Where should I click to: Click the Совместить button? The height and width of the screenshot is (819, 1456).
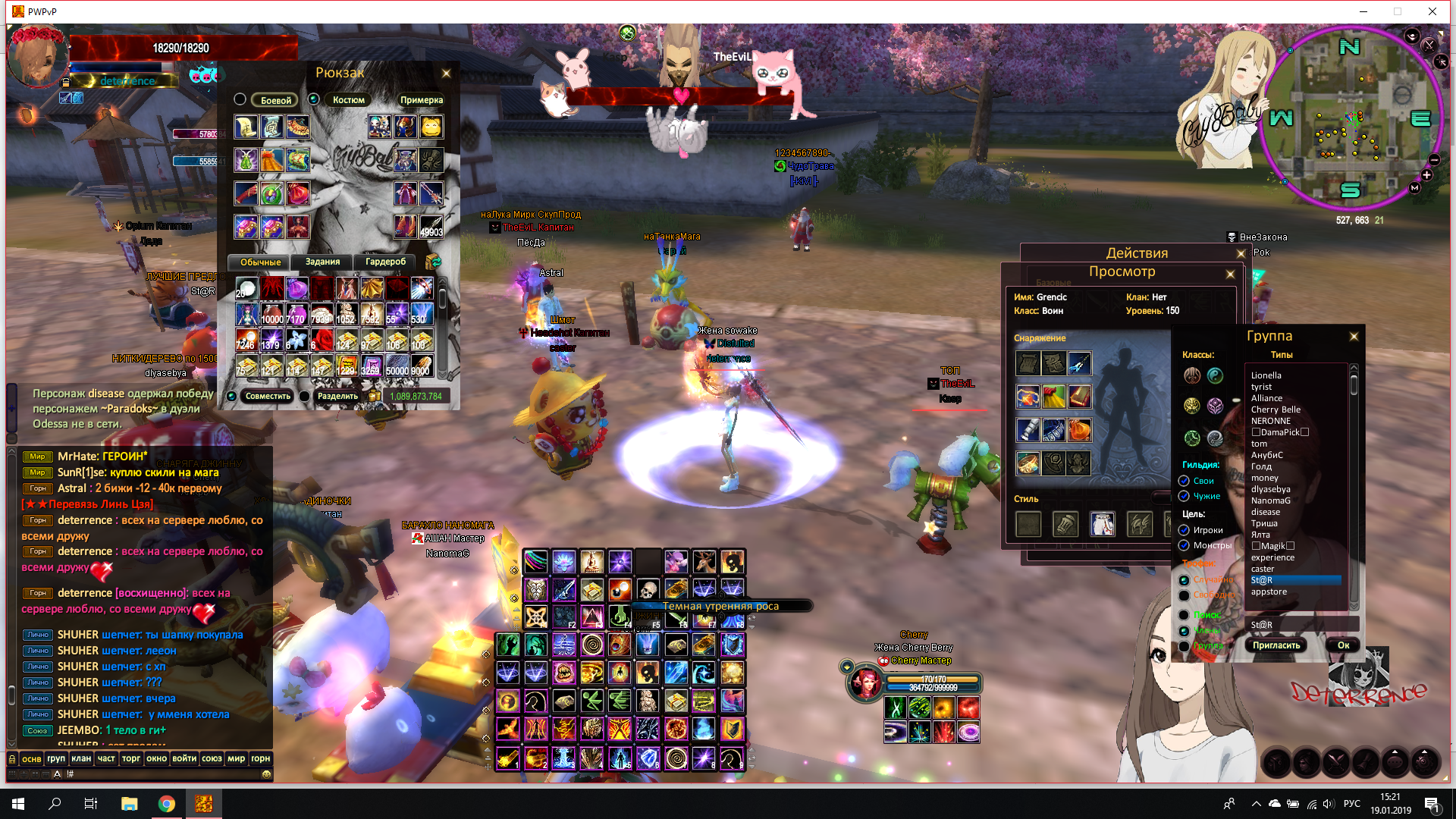[x=268, y=396]
